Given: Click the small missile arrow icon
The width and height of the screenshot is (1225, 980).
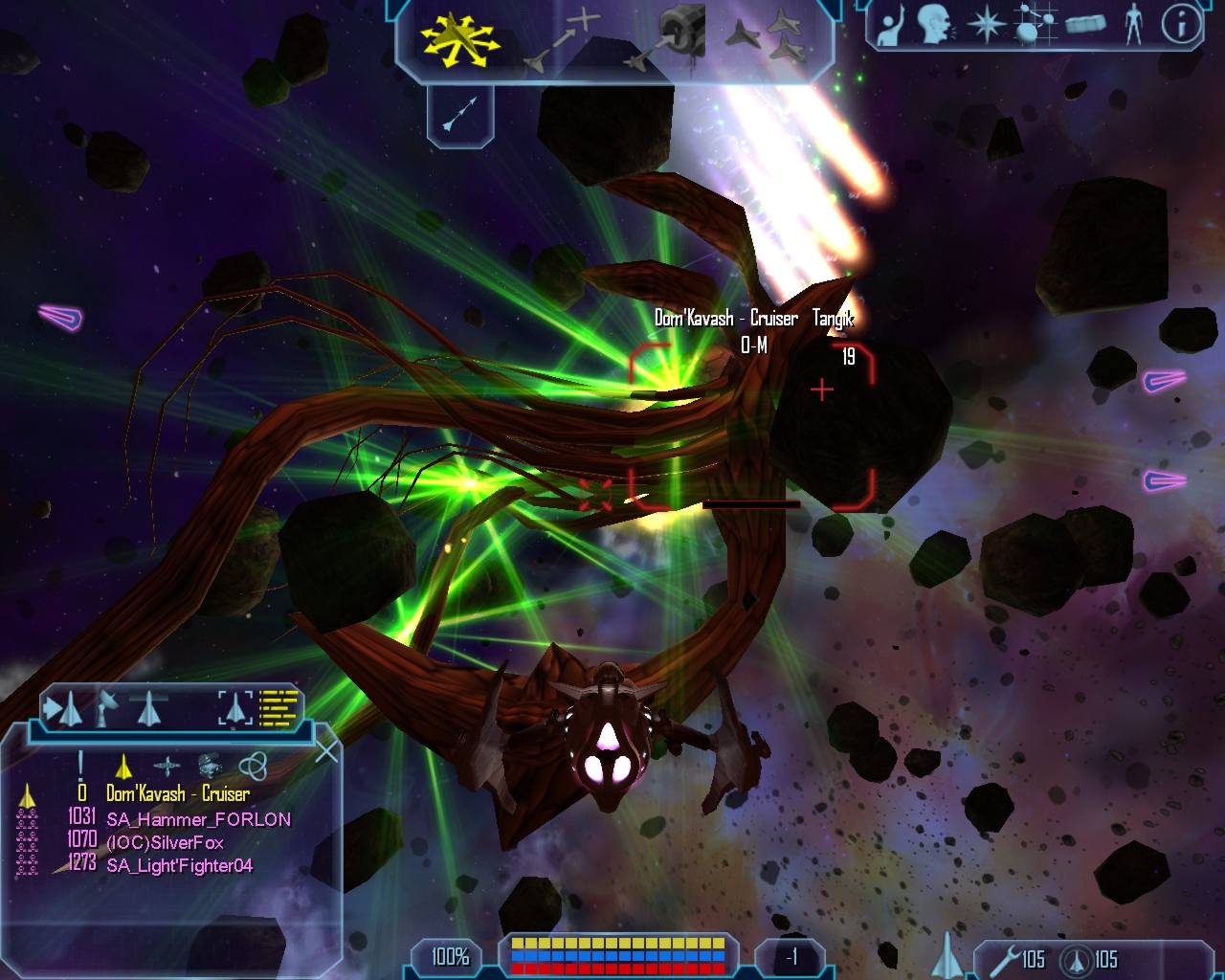Looking at the screenshot, I should coord(460,114).
